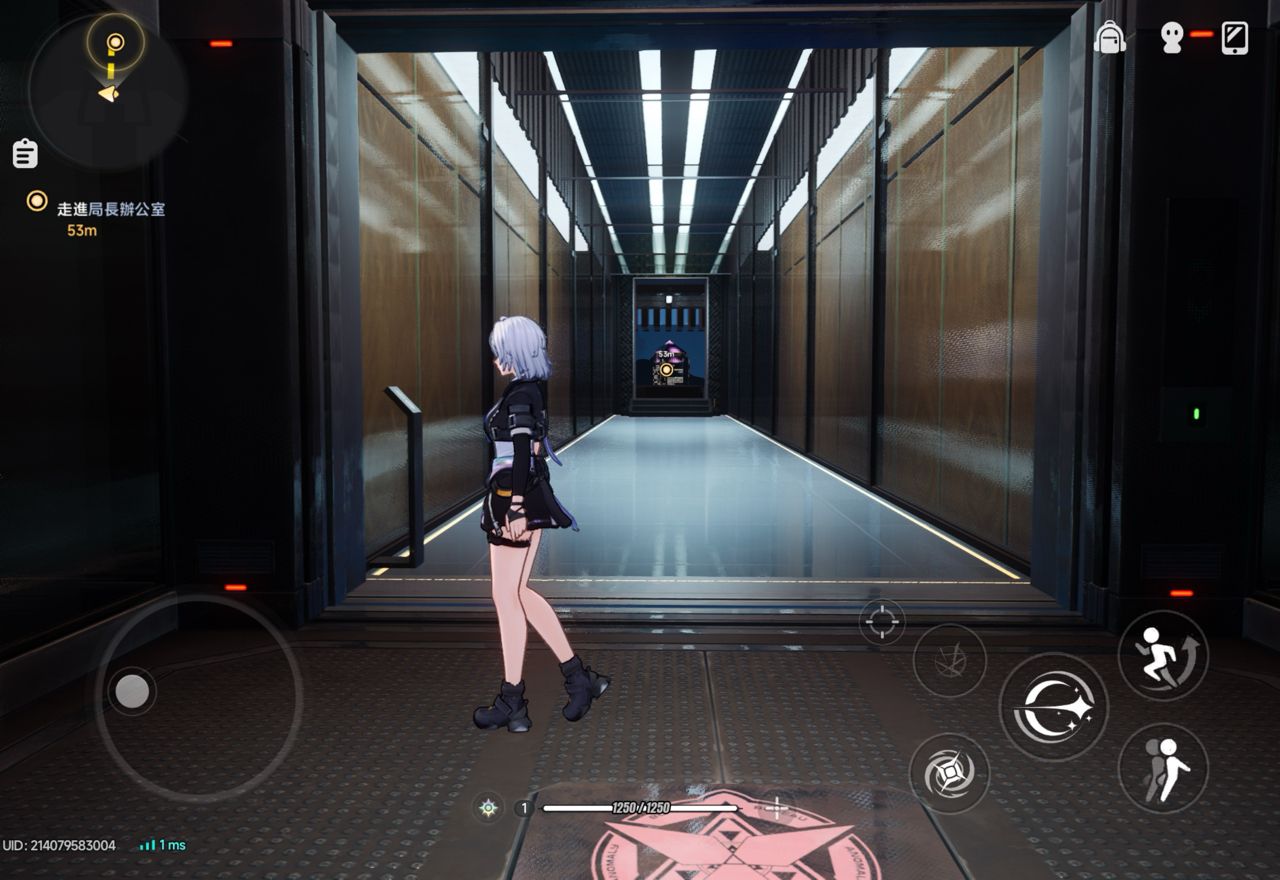Tap the colorful star icon beside HP bar
The image size is (1280, 880).
[x=488, y=808]
